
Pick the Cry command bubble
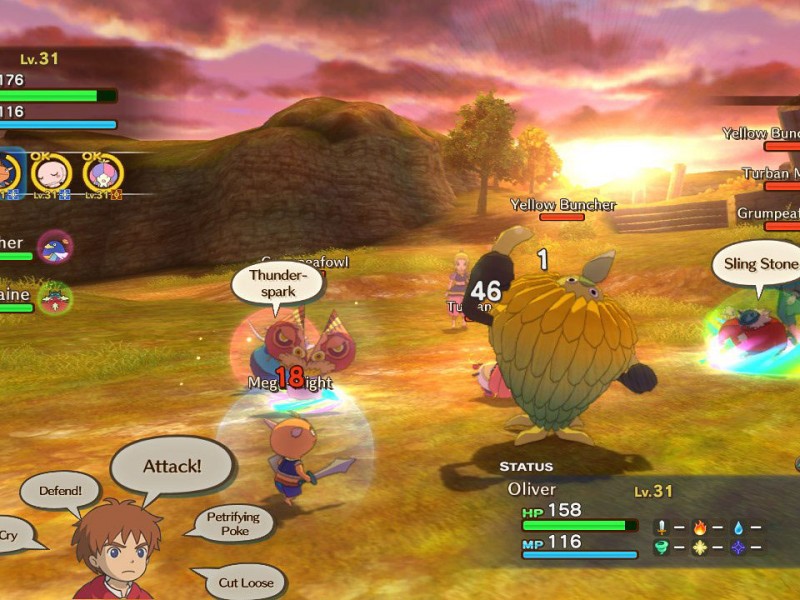[12, 535]
